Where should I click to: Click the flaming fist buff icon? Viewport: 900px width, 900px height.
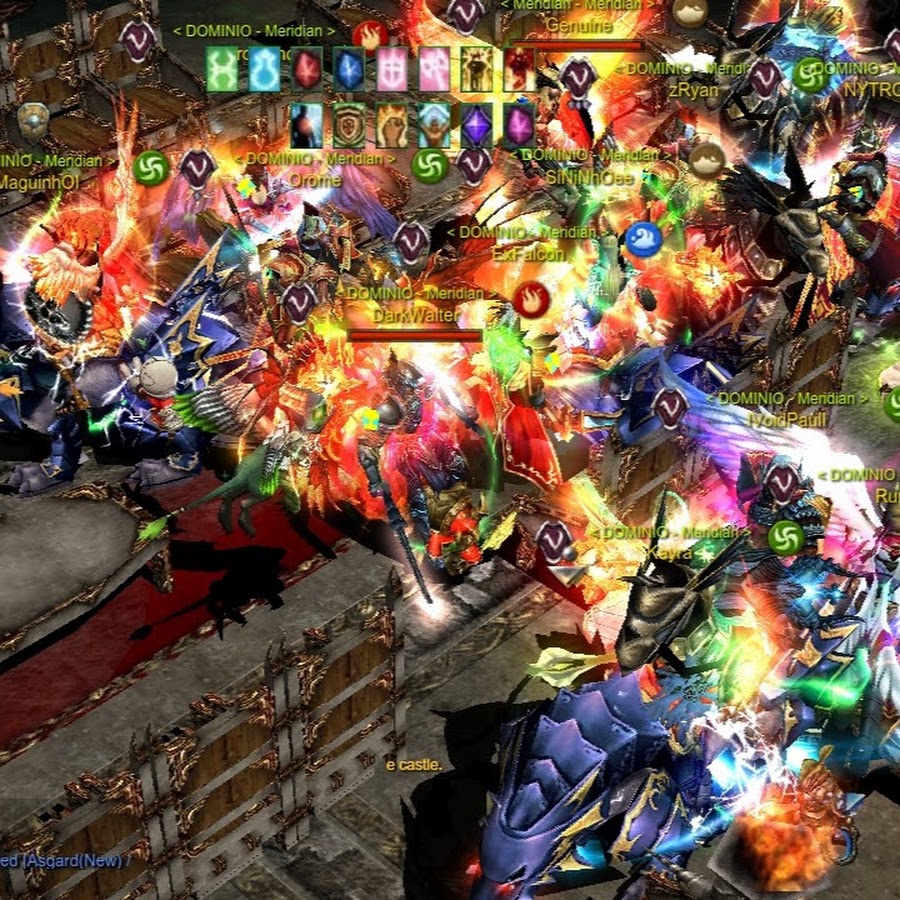click(x=392, y=126)
